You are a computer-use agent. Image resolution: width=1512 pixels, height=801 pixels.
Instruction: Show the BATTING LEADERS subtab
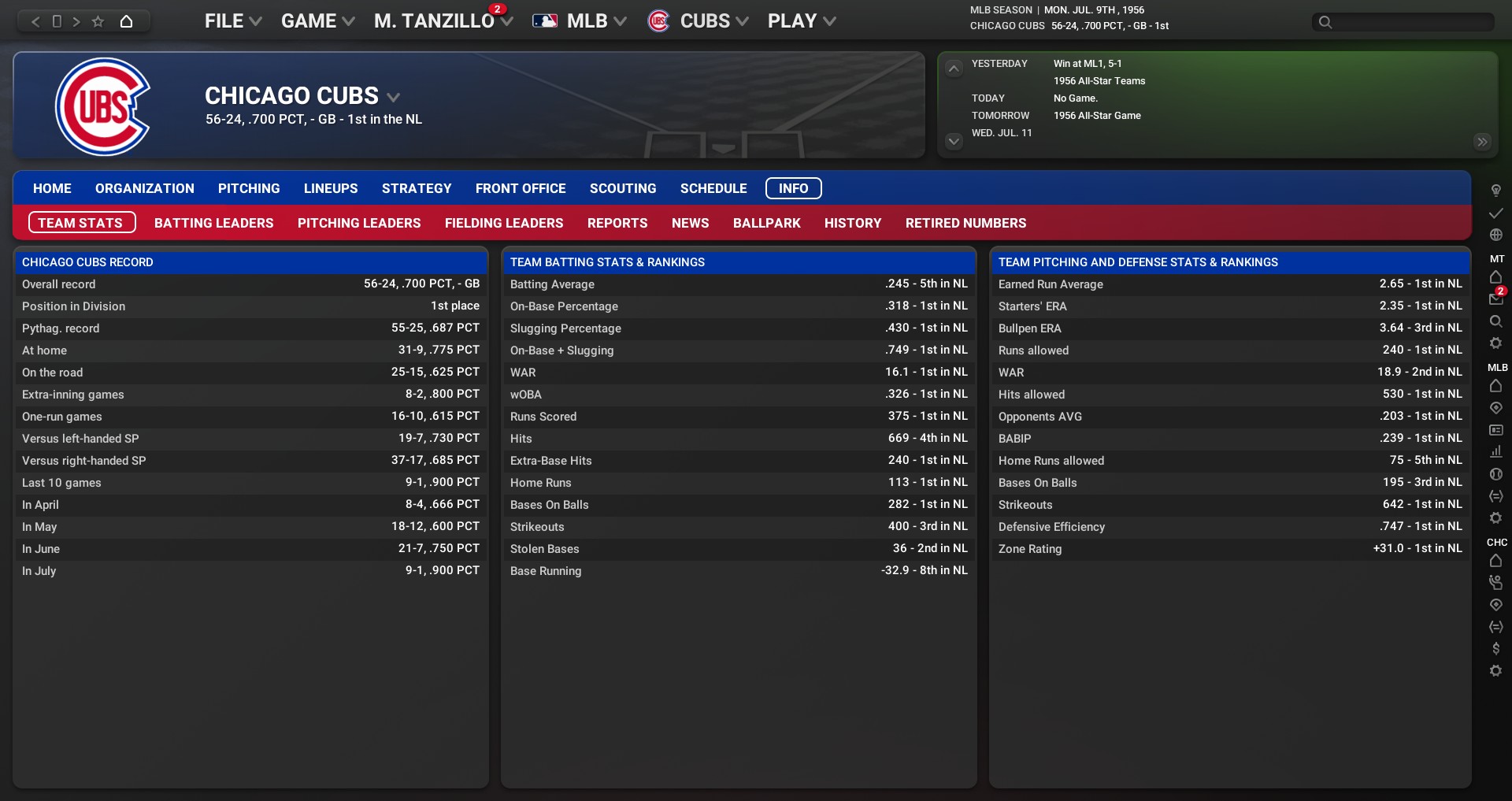[214, 223]
